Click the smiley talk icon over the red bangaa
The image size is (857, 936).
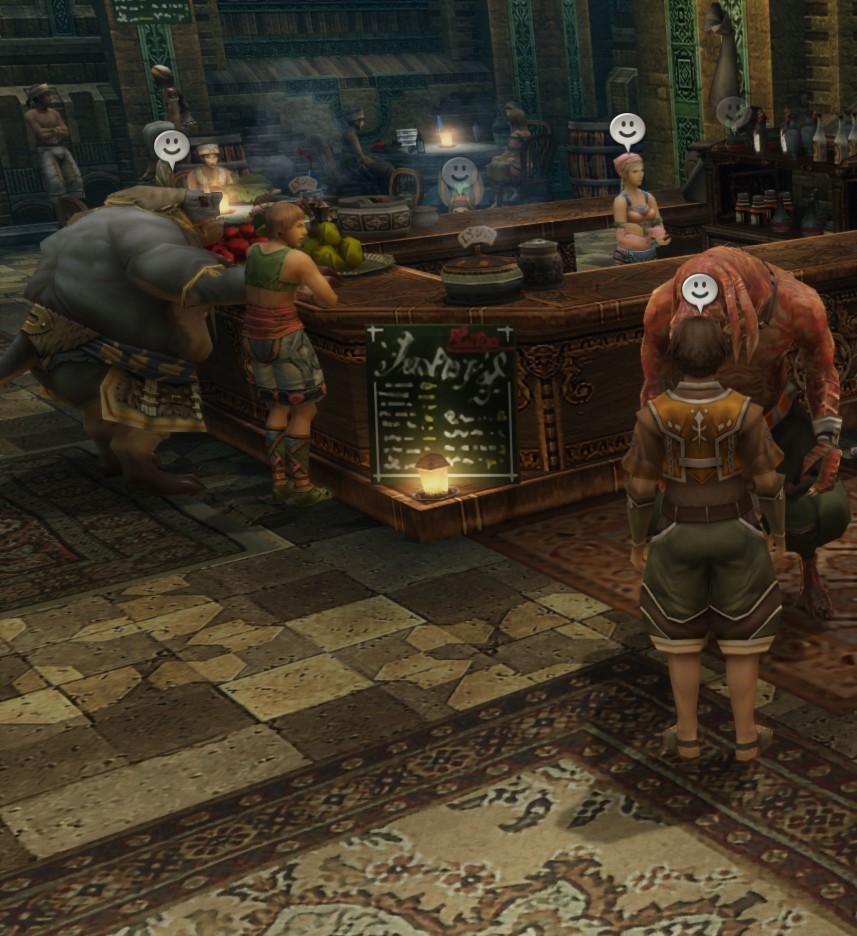[x=700, y=290]
